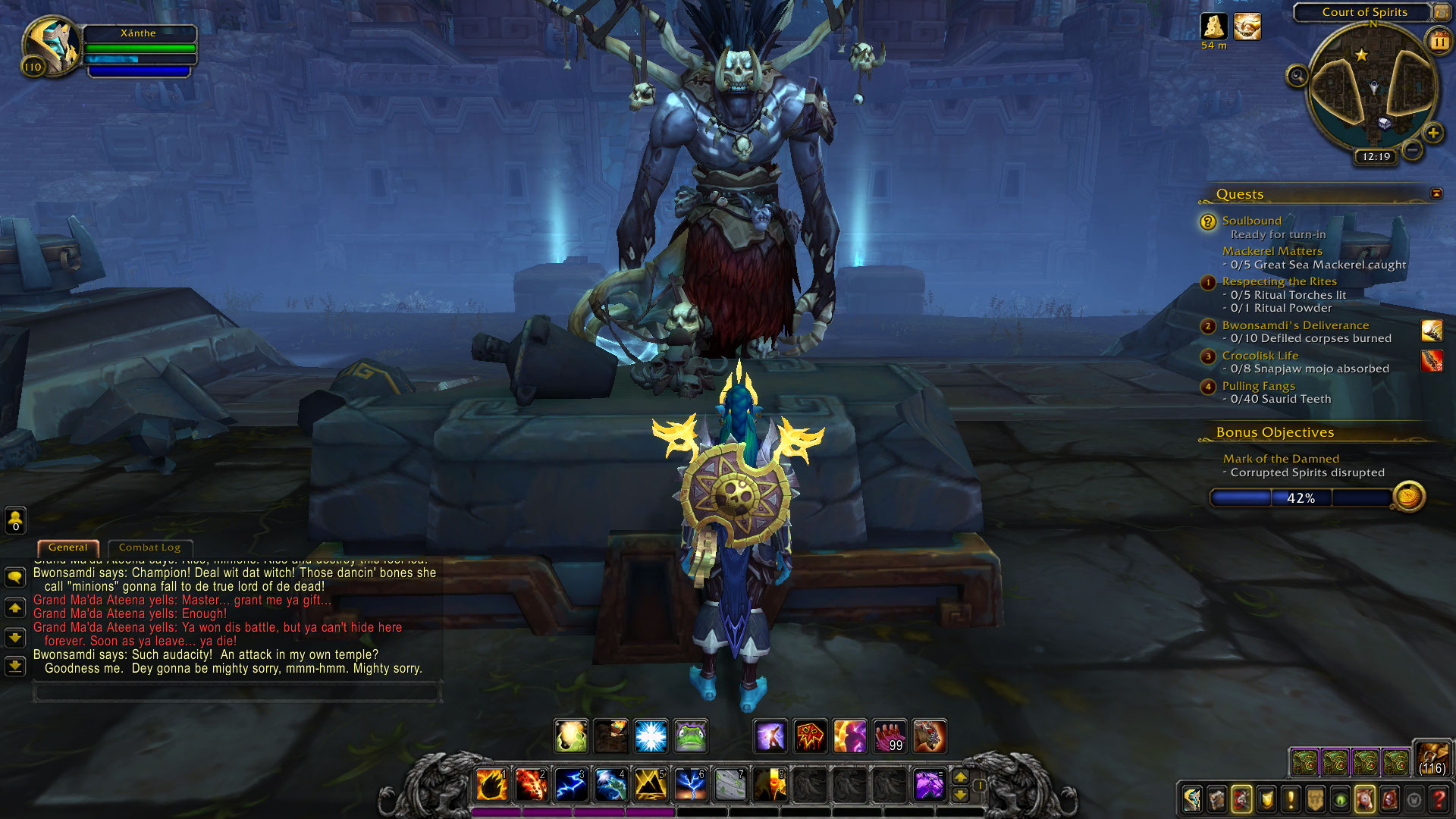This screenshot has height=819, width=1456.
Task: Use the Crocolisk Life quest item
Action: click(1431, 360)
